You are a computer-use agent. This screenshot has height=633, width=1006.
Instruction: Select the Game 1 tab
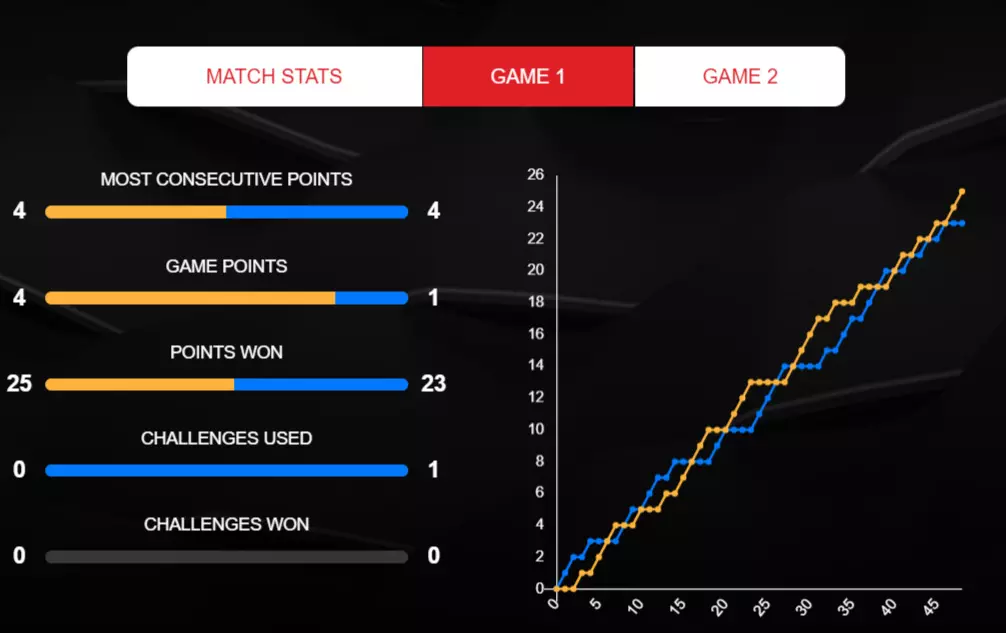tap(528, 77)
